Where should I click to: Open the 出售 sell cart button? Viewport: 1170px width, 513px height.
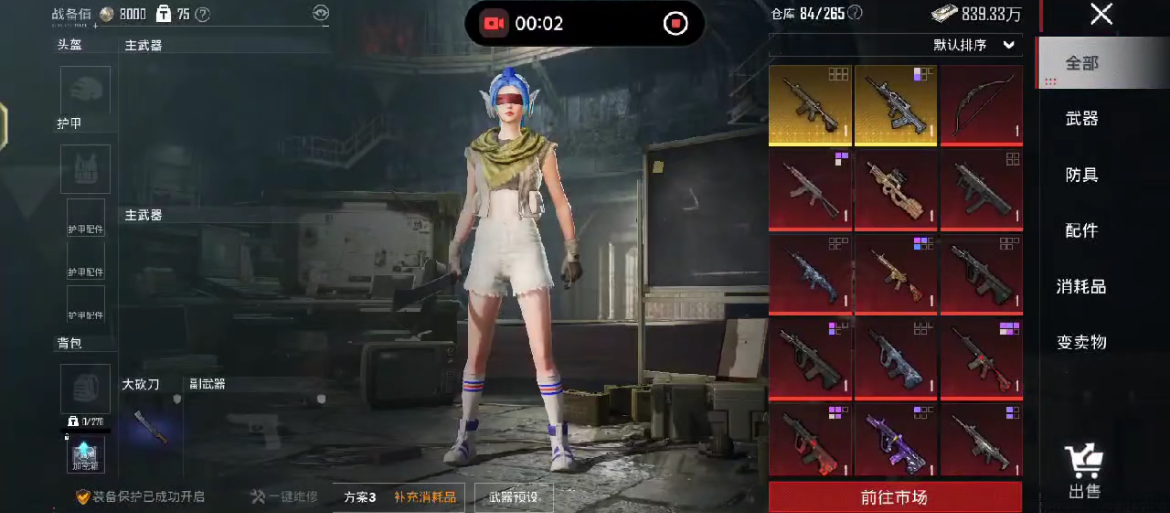pyautogui.click(x=1084, y=471)
